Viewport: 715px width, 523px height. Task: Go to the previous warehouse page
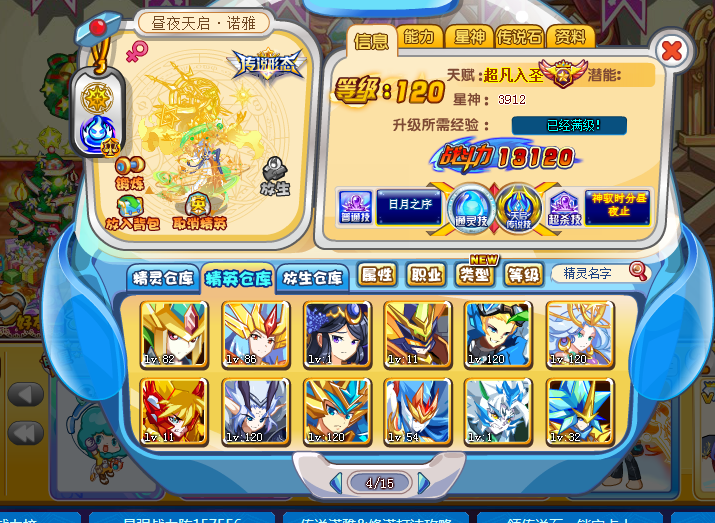[x=336, y=484]
